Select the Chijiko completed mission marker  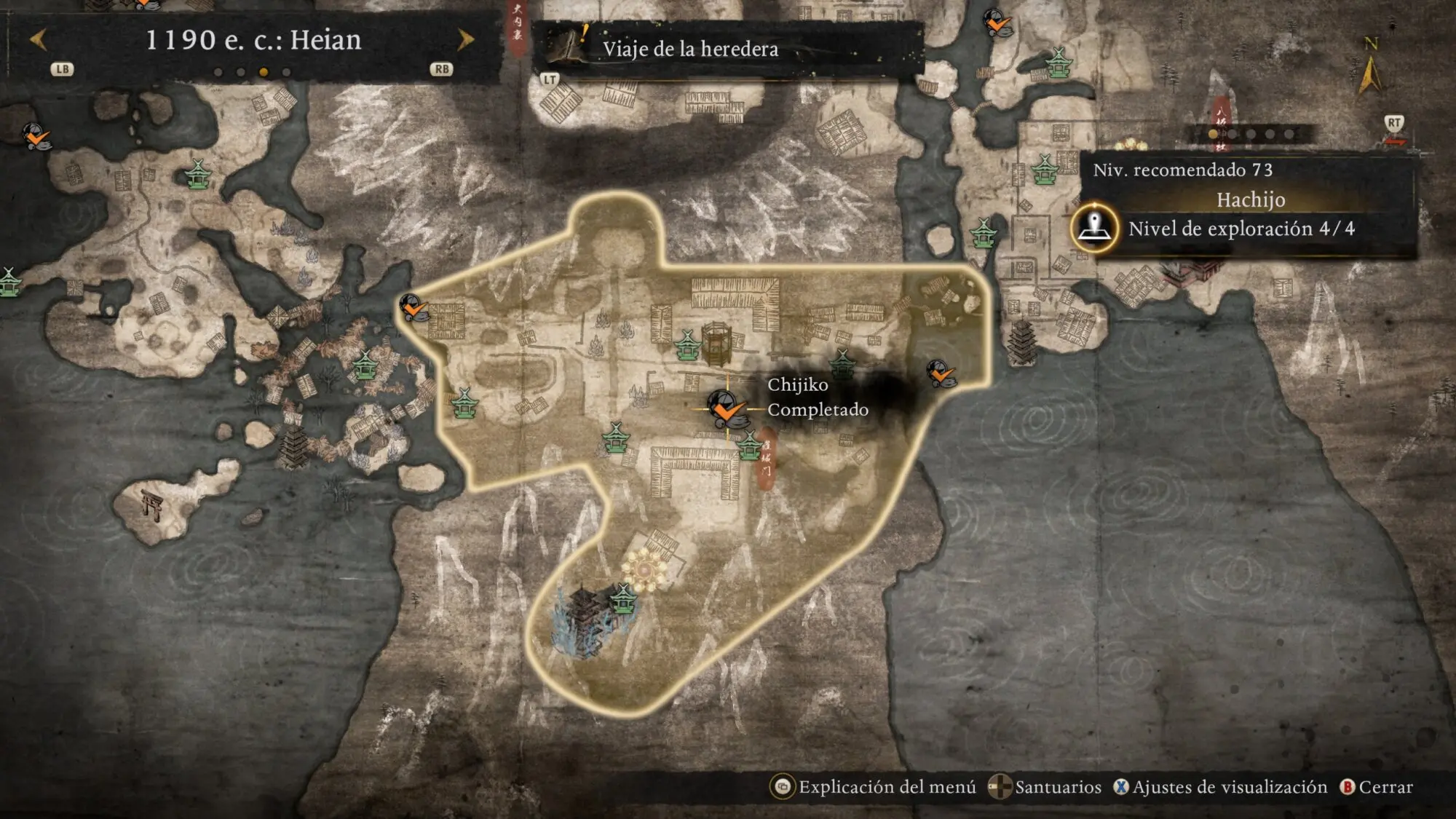tap(726, 408)
